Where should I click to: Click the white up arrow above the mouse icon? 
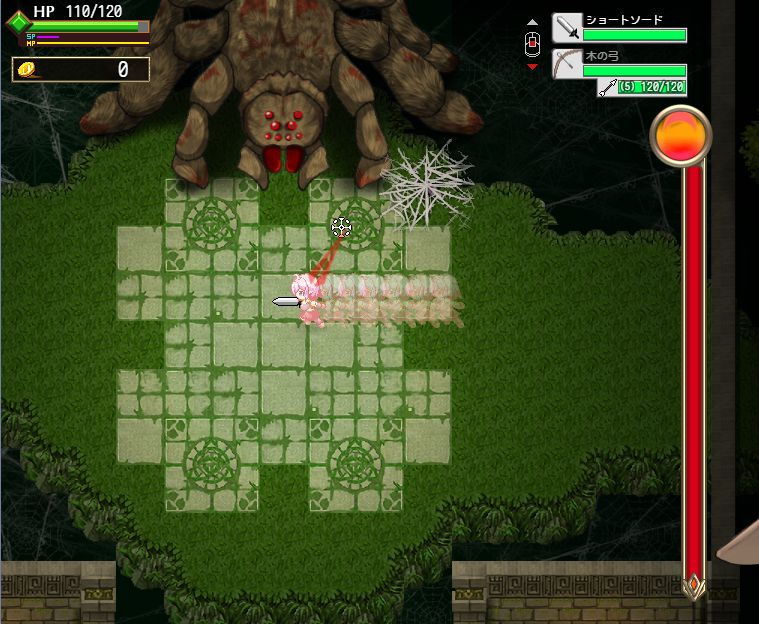point(532,22)
